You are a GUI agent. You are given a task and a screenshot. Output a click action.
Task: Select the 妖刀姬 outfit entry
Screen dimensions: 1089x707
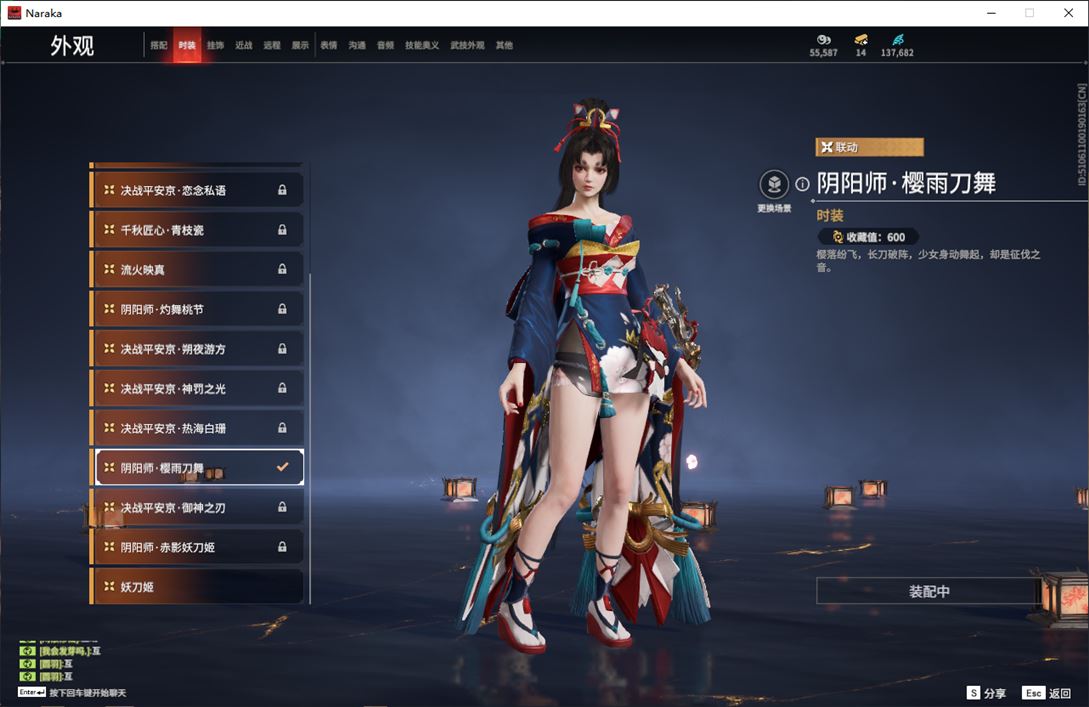pyautogui.click(x=197, y=587)
